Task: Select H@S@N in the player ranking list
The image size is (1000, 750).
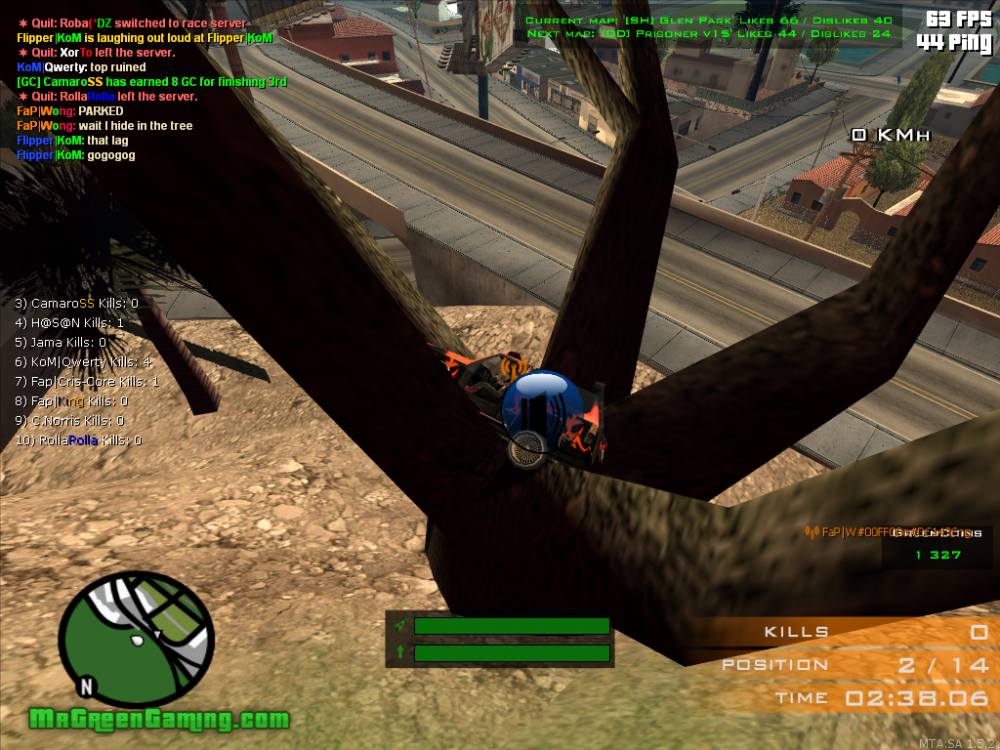Action: (x=70, y=323)
